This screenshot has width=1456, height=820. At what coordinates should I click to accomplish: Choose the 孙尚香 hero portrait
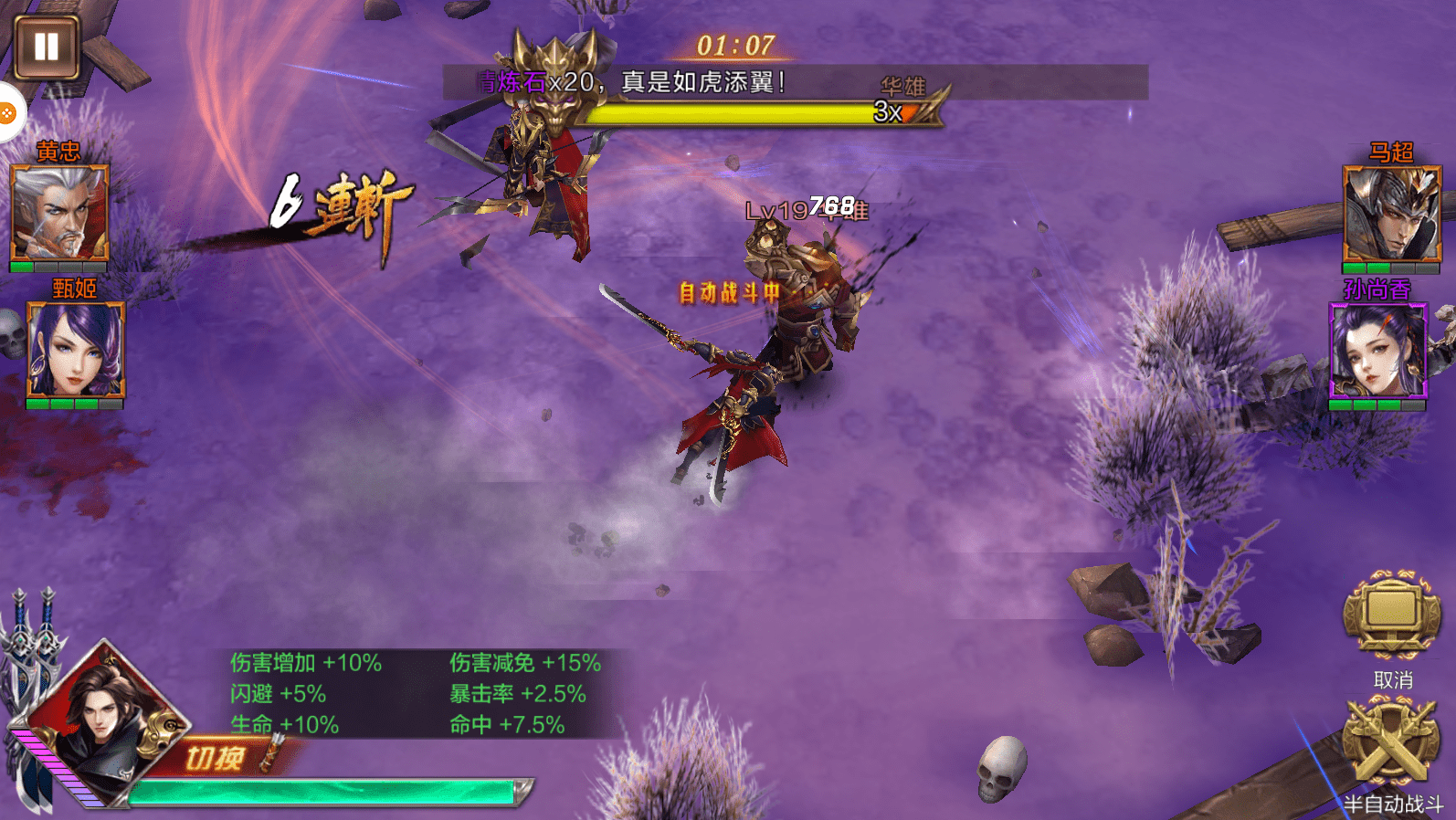point(1377,352)
